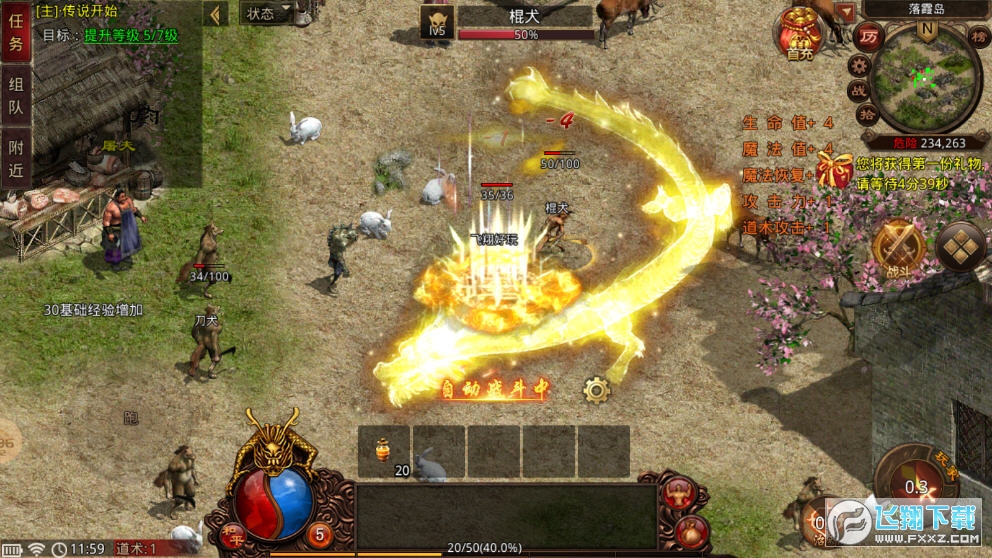
Task: Claim the red gift box reward
Action: coord(834,170)
